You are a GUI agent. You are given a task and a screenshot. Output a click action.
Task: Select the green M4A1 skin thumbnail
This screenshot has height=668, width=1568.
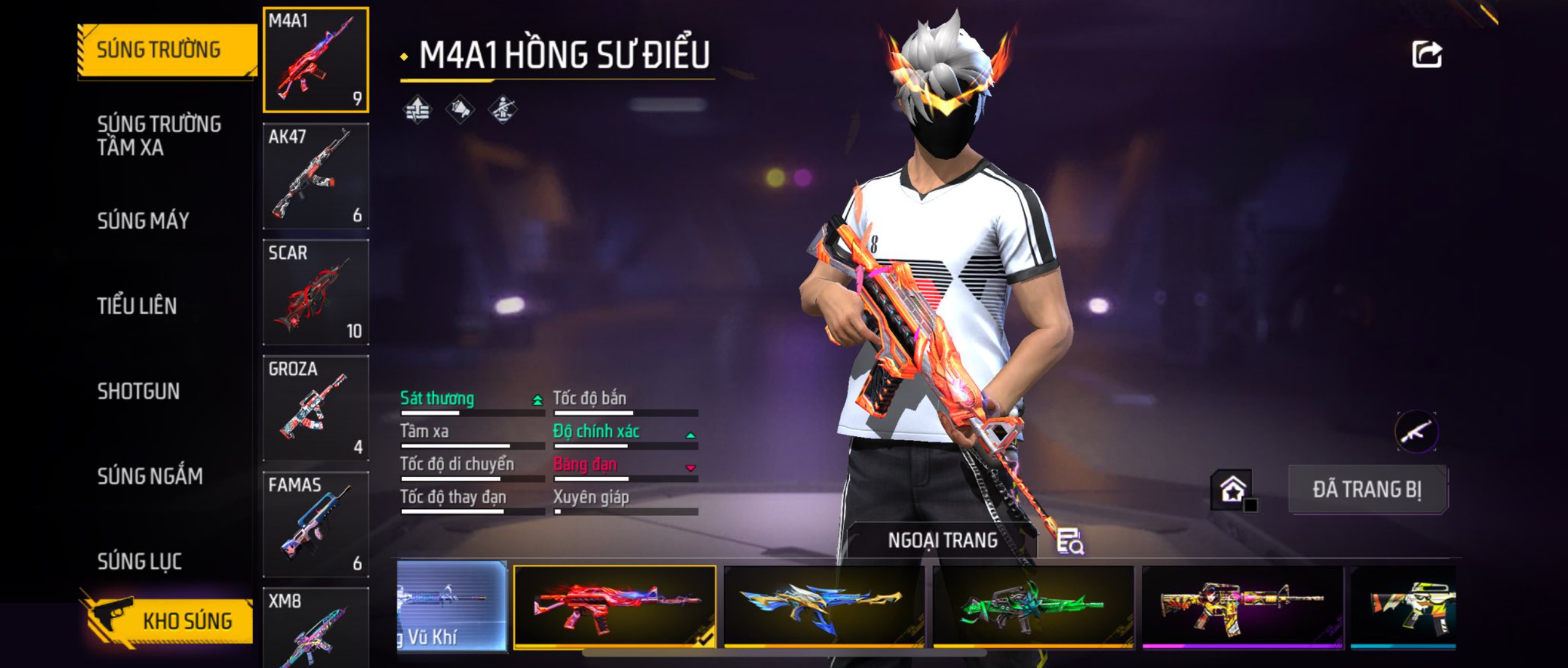click(1032, 605)
